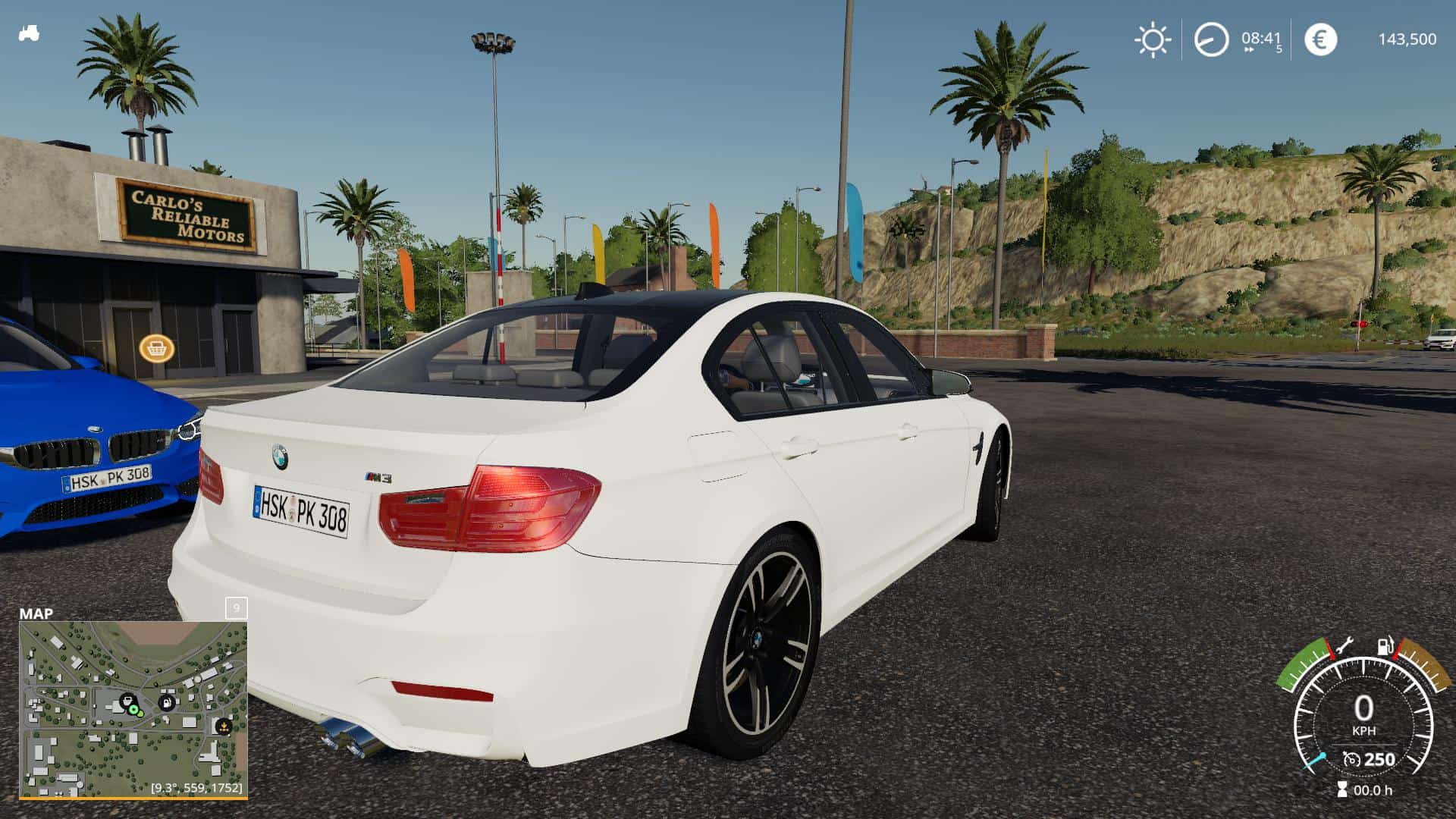Open the minimap in the corner
This screenshot has height=819, width=1456.
coord(133,709)
